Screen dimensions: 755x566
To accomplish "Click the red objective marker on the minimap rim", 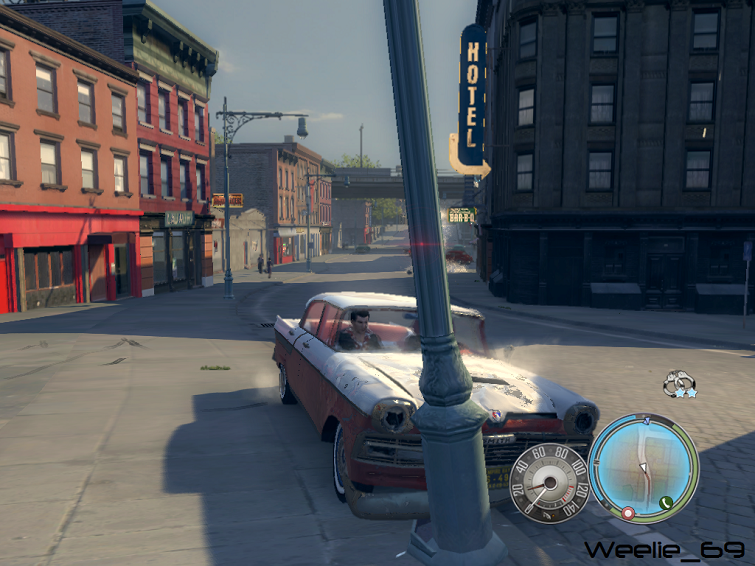I will tap(627, 513).
